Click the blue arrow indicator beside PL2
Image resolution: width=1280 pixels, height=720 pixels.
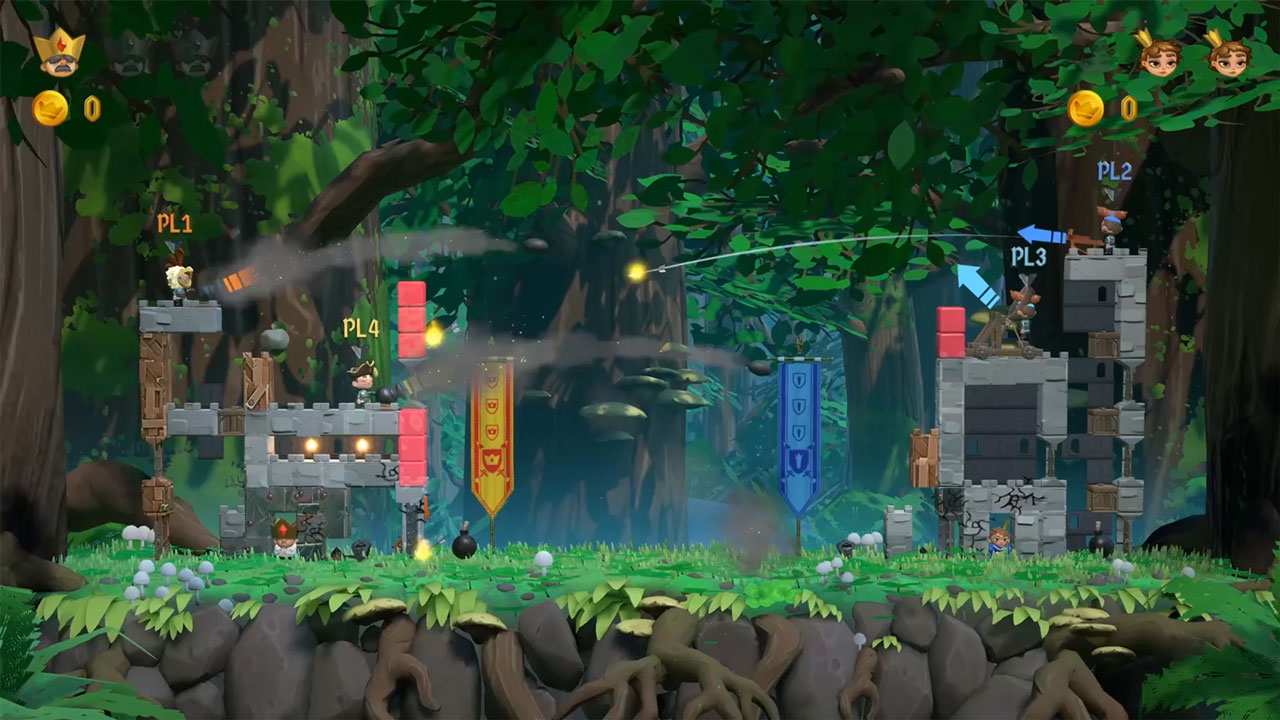pos(1040,233)
